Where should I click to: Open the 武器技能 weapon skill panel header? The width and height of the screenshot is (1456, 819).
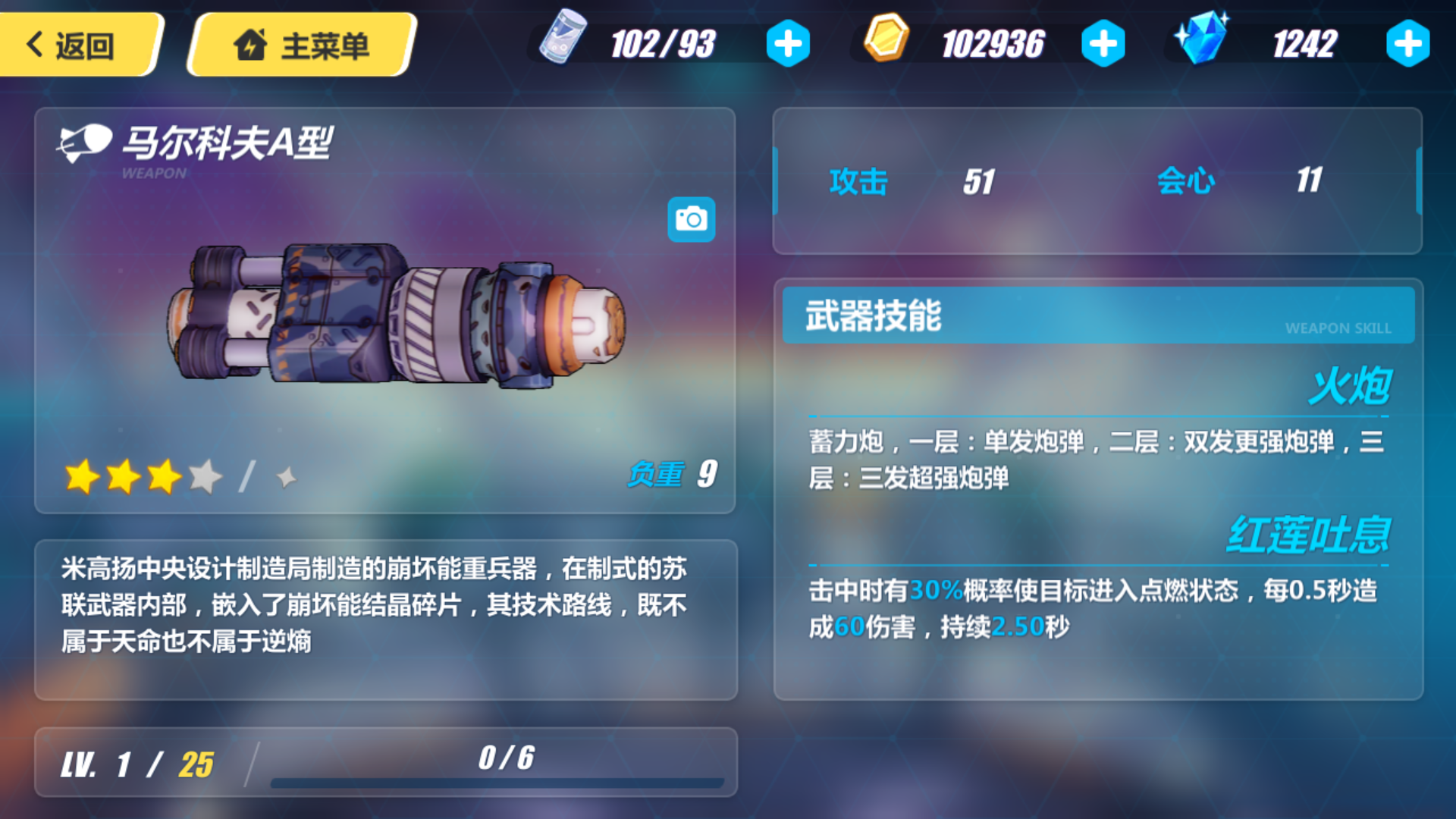tap(871, 315)
